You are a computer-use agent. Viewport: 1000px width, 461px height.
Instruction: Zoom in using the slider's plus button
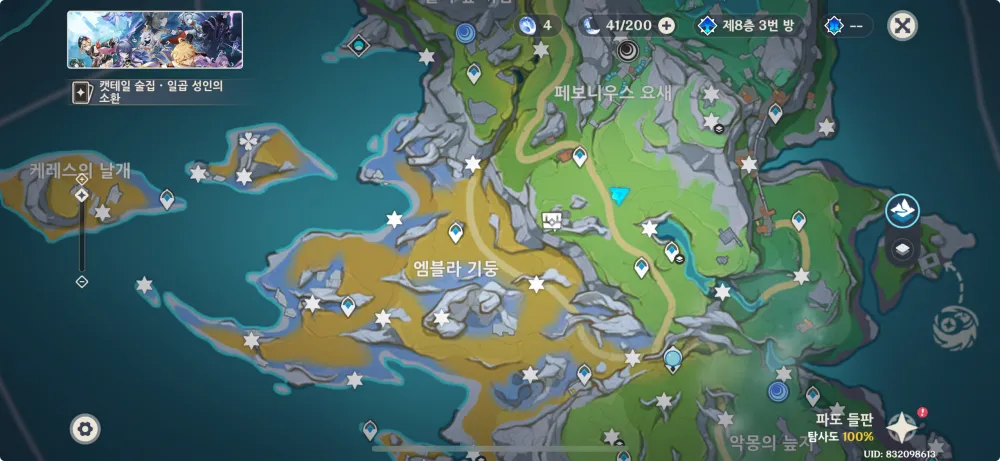82,179
